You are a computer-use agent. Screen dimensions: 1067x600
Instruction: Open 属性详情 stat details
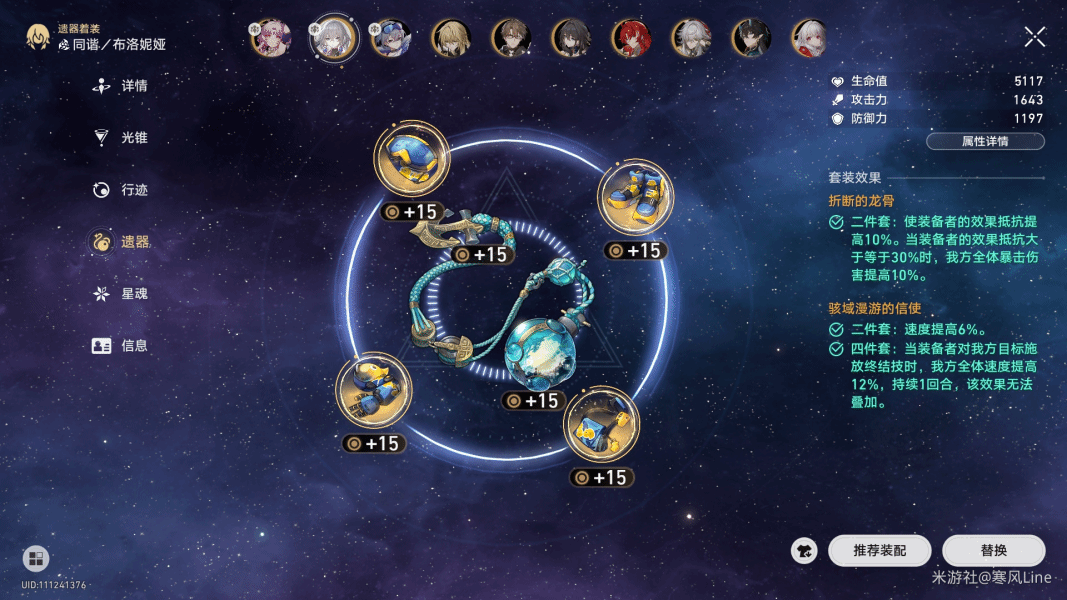tap(985, 141)
